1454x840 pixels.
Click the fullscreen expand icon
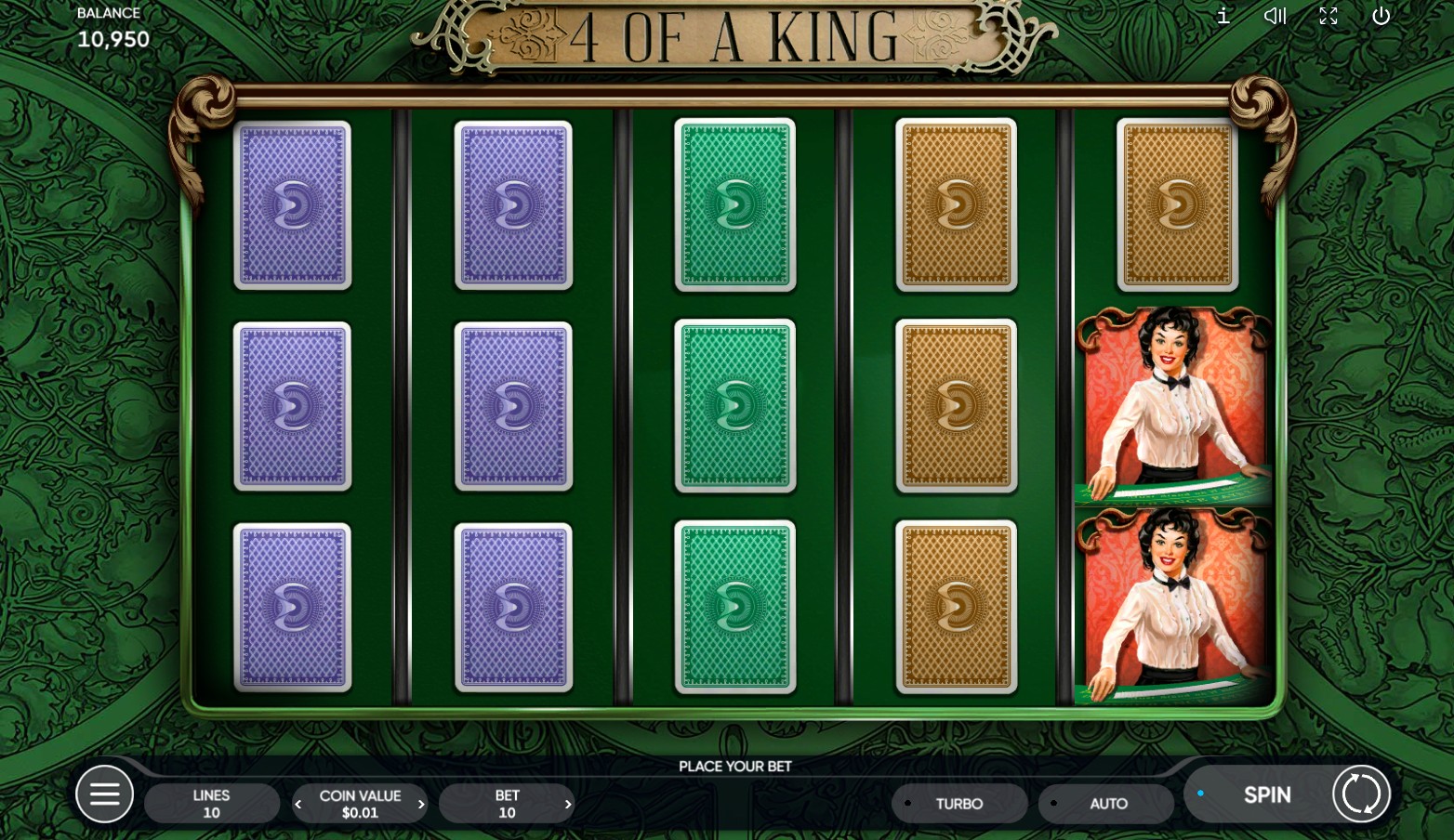1328,16
